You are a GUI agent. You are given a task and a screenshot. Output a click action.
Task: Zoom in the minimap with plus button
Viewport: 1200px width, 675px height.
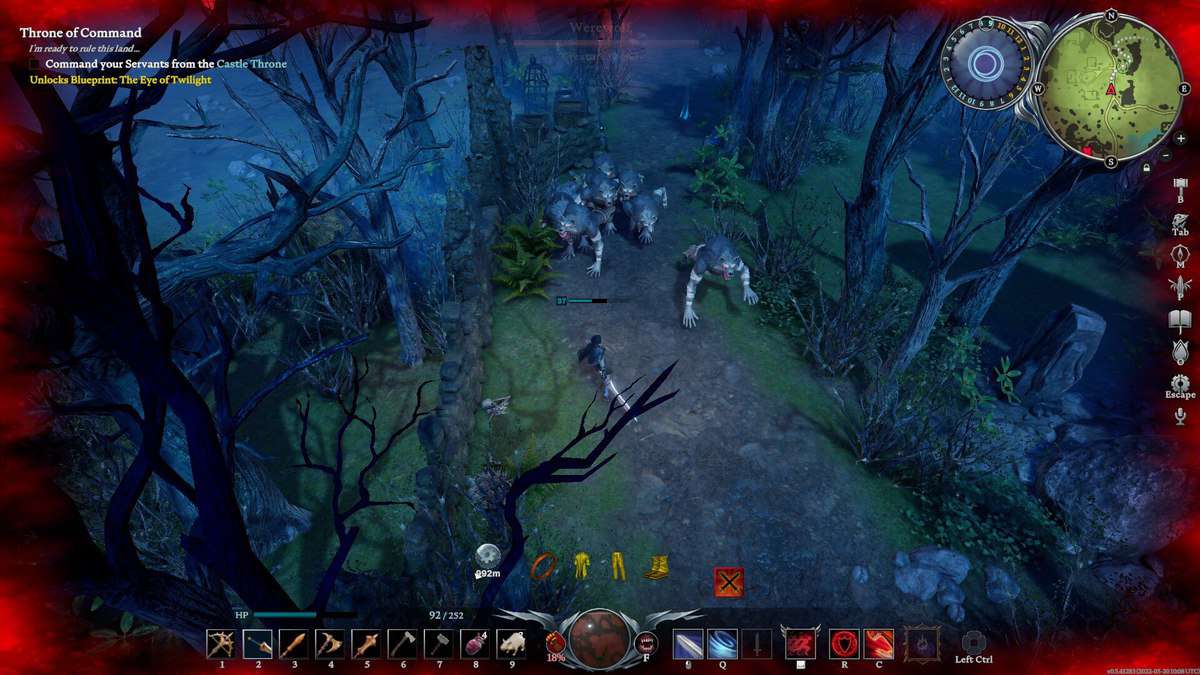1181,139
